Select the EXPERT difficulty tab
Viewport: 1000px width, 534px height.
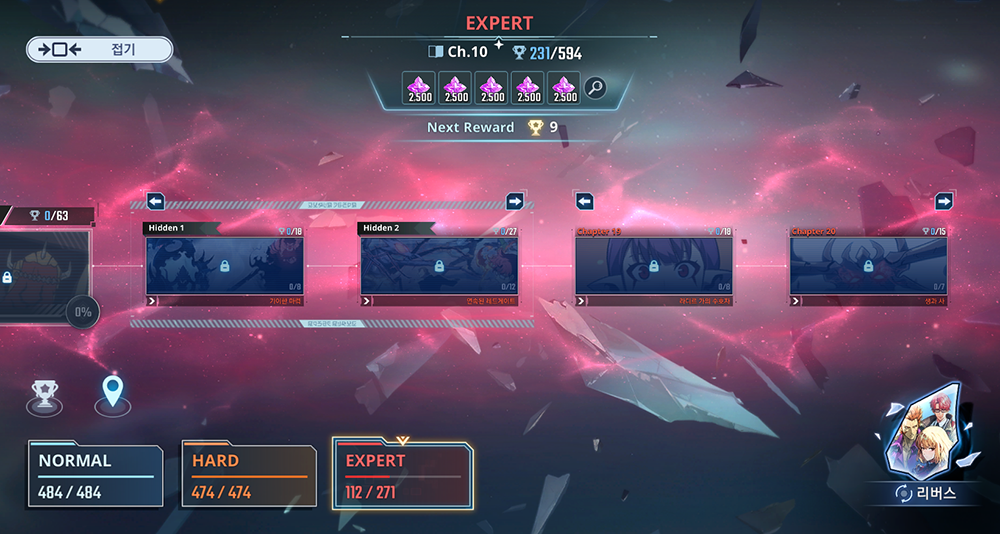coord(403,474)
